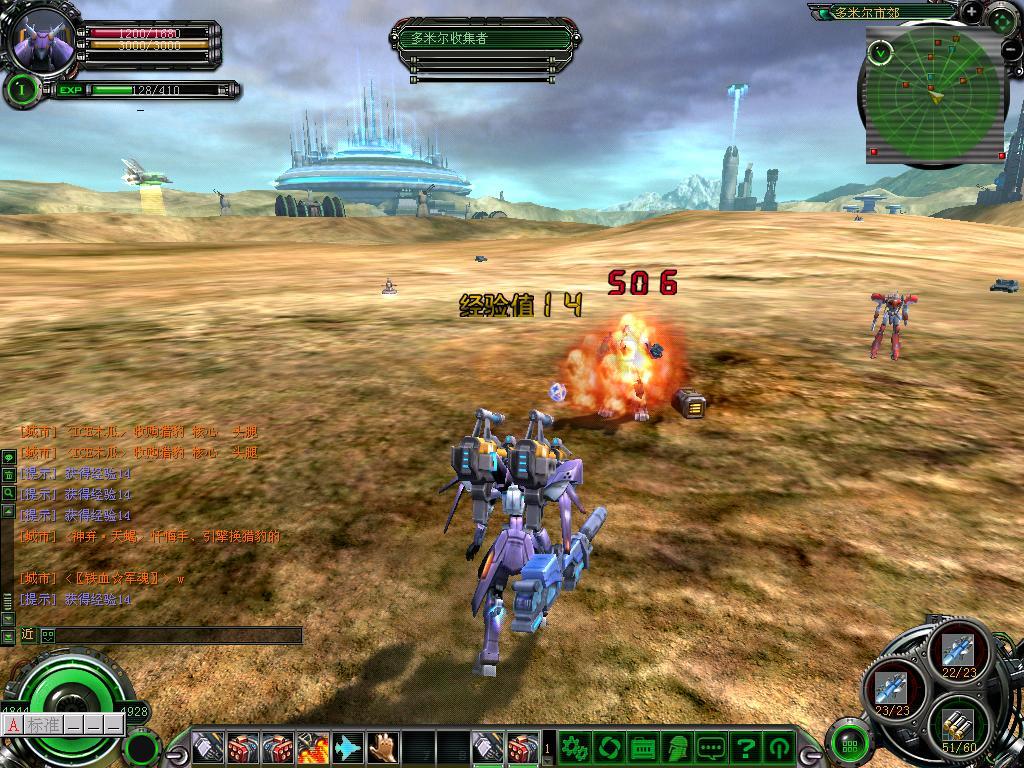The image size is (1024, 768).
Task: Use the flaming explosion skill slot
Action: tap(313, 747)
